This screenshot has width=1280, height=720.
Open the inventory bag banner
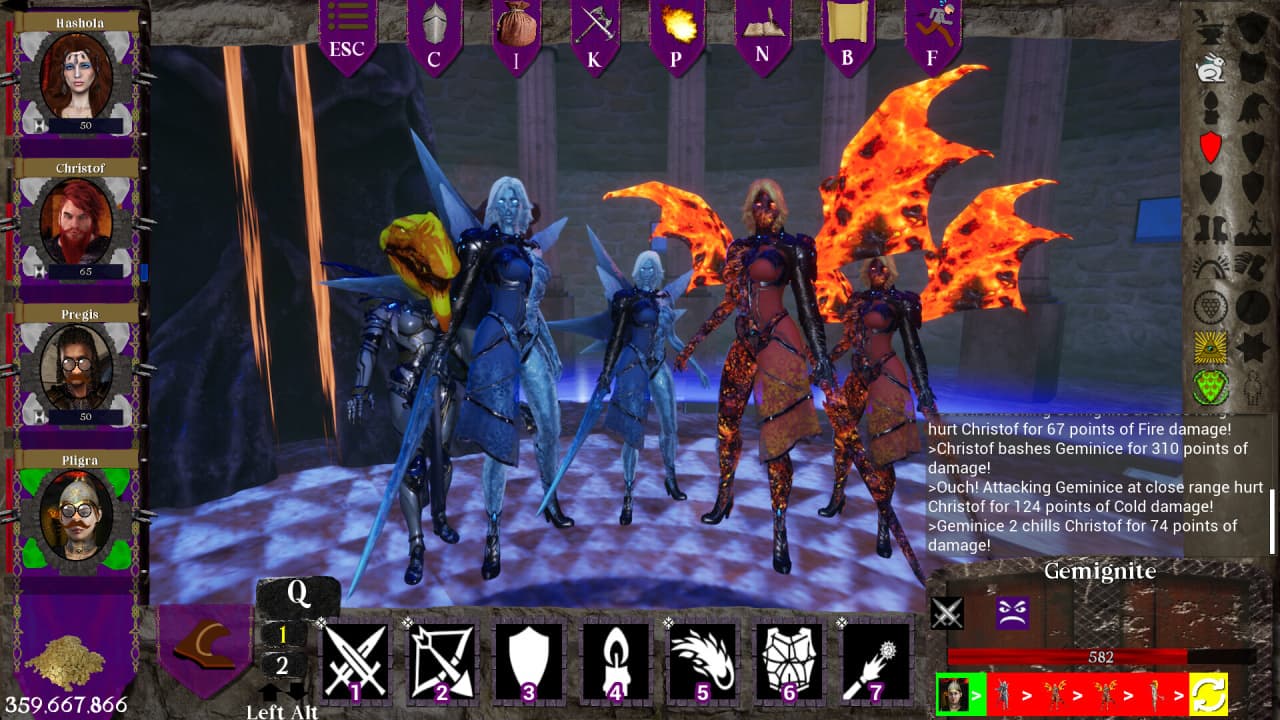coord(517,34)
